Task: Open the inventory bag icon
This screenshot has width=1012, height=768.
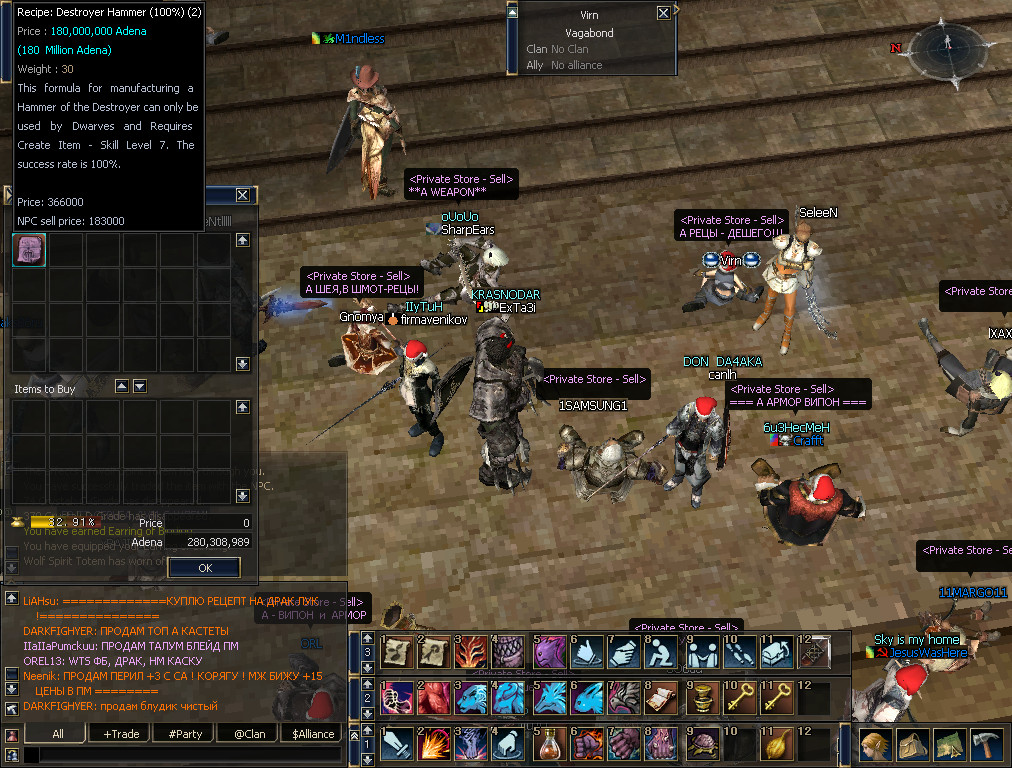Action: [x=912, y=745]
